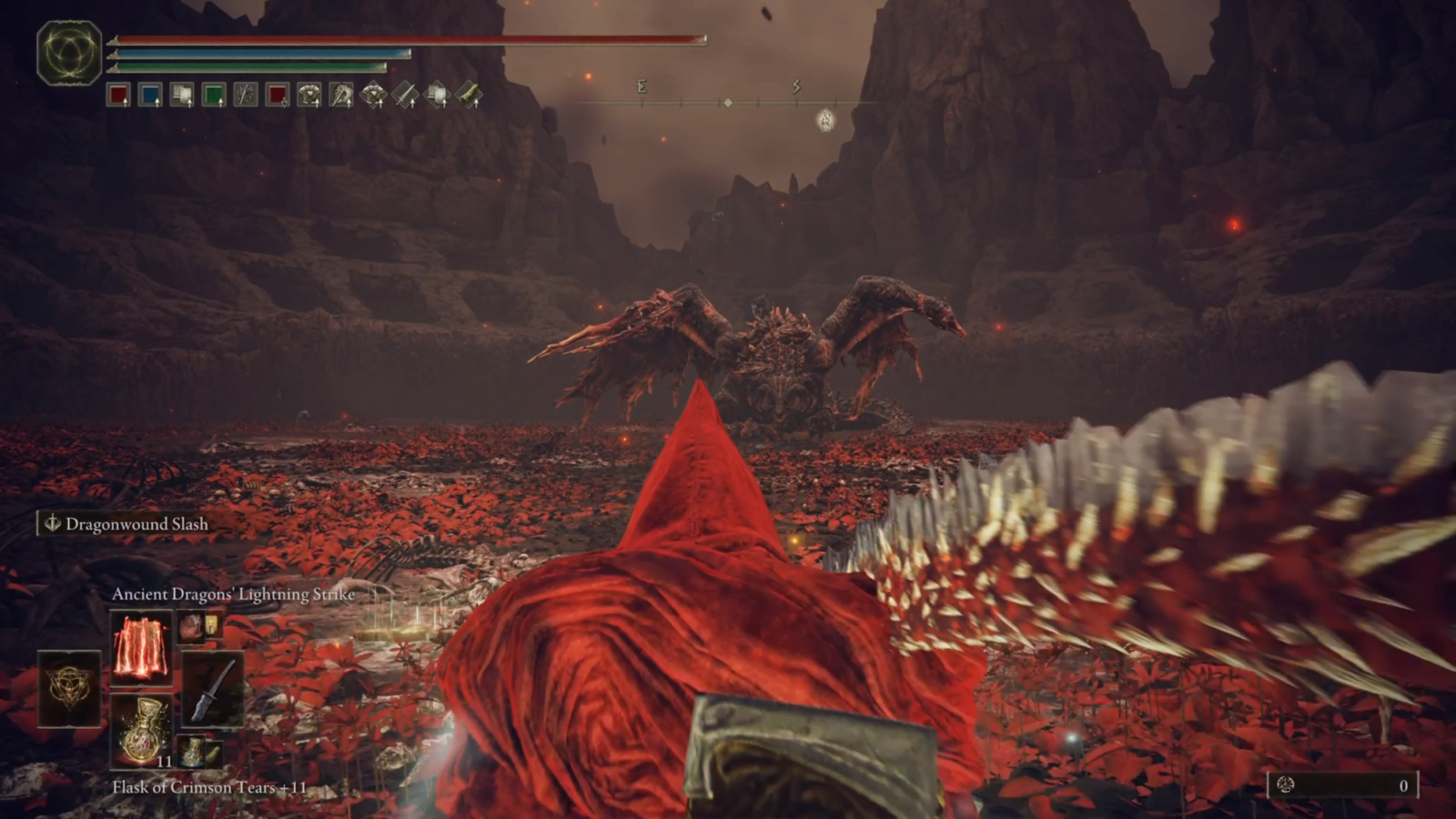Screen dimensions: 1456x819
Task: Toggle the blue cerulean flask buff indicator
Action: [148, 96]
